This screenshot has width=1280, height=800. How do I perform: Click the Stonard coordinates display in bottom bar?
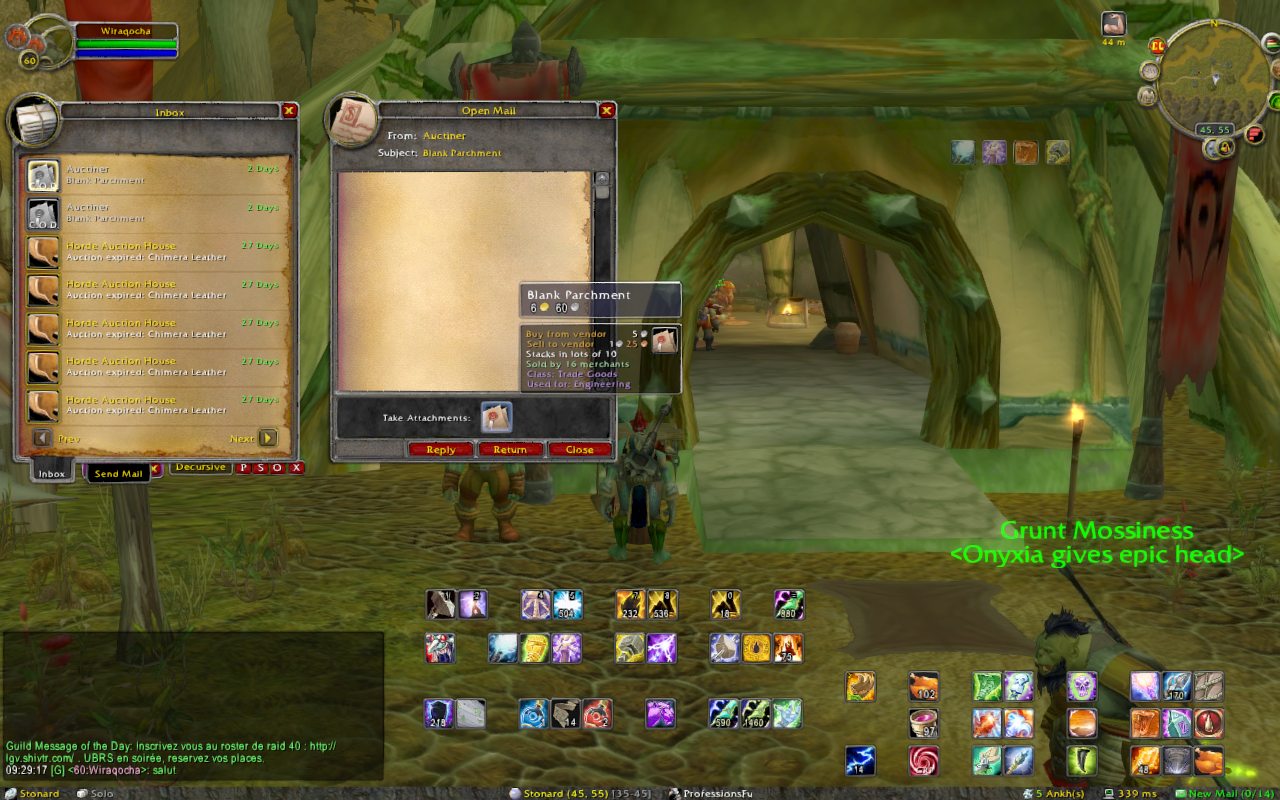[578, 793]
